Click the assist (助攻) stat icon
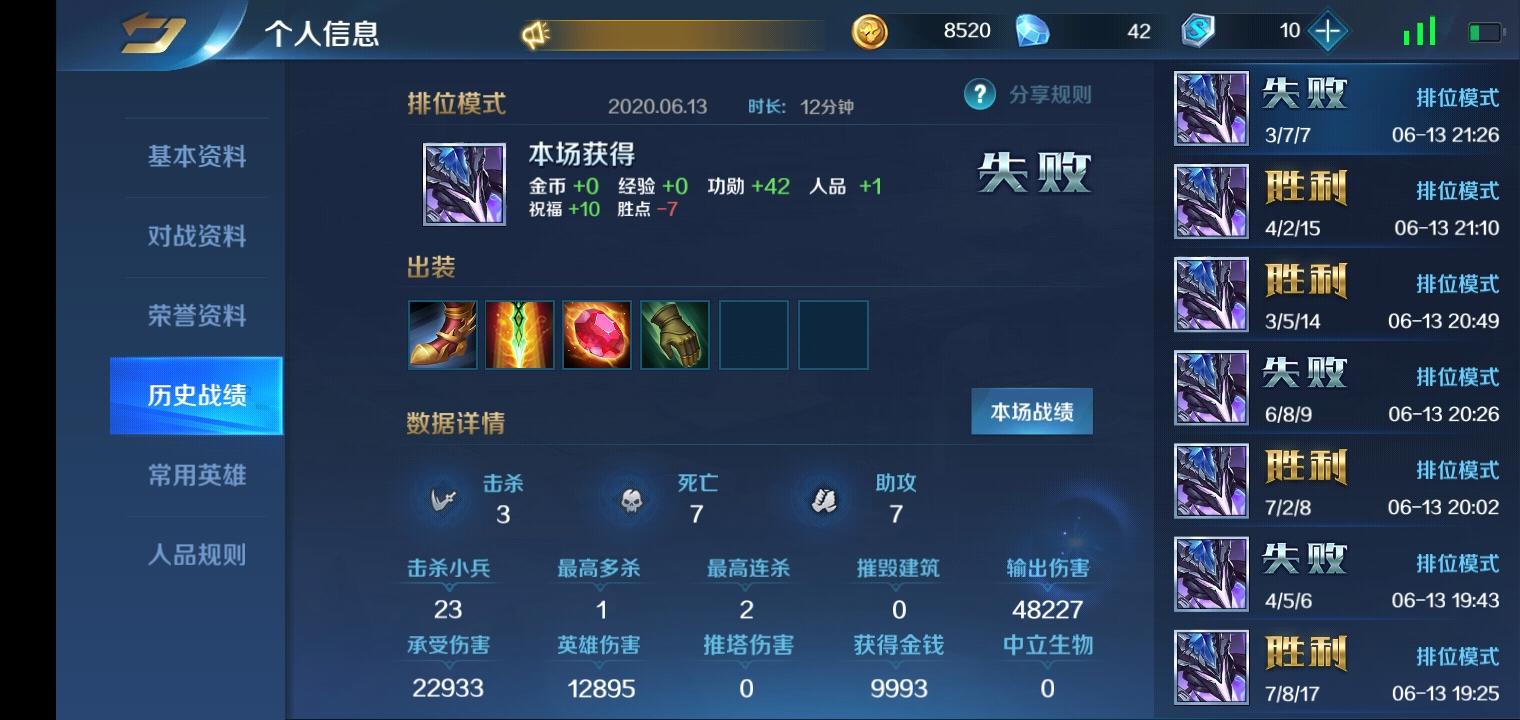This screenshot has width=1520, height=720. click(x=821, y=500)
